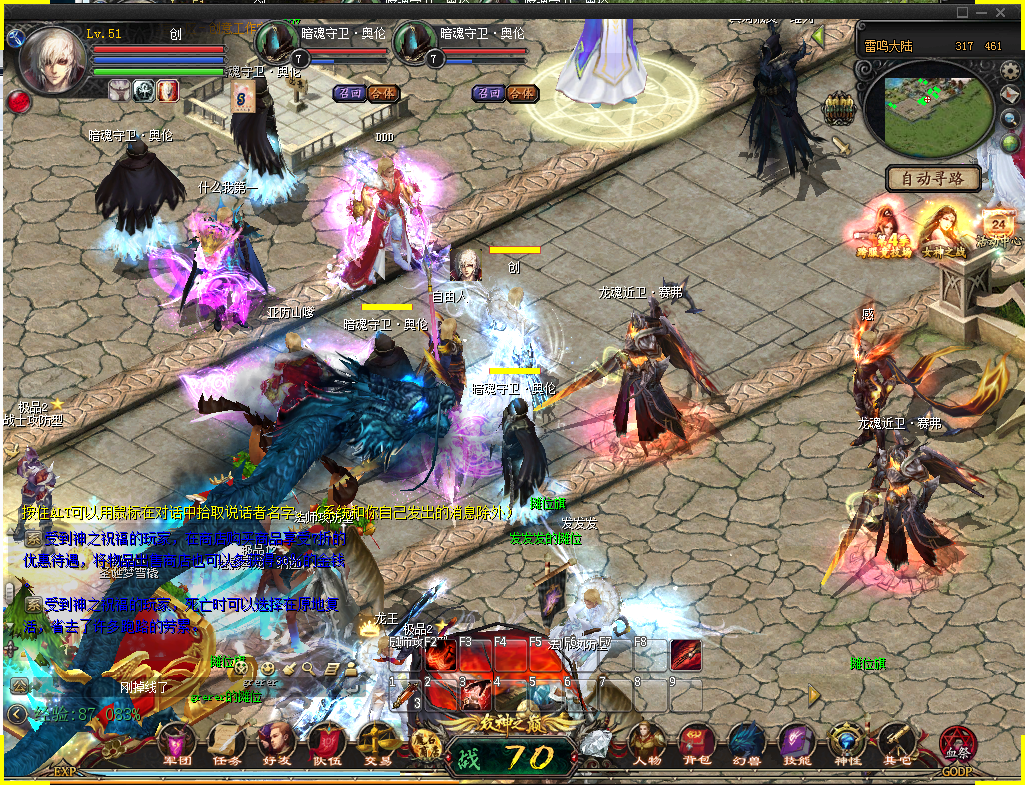Click the 血祭 blood sacrifice button

point(957,745)
